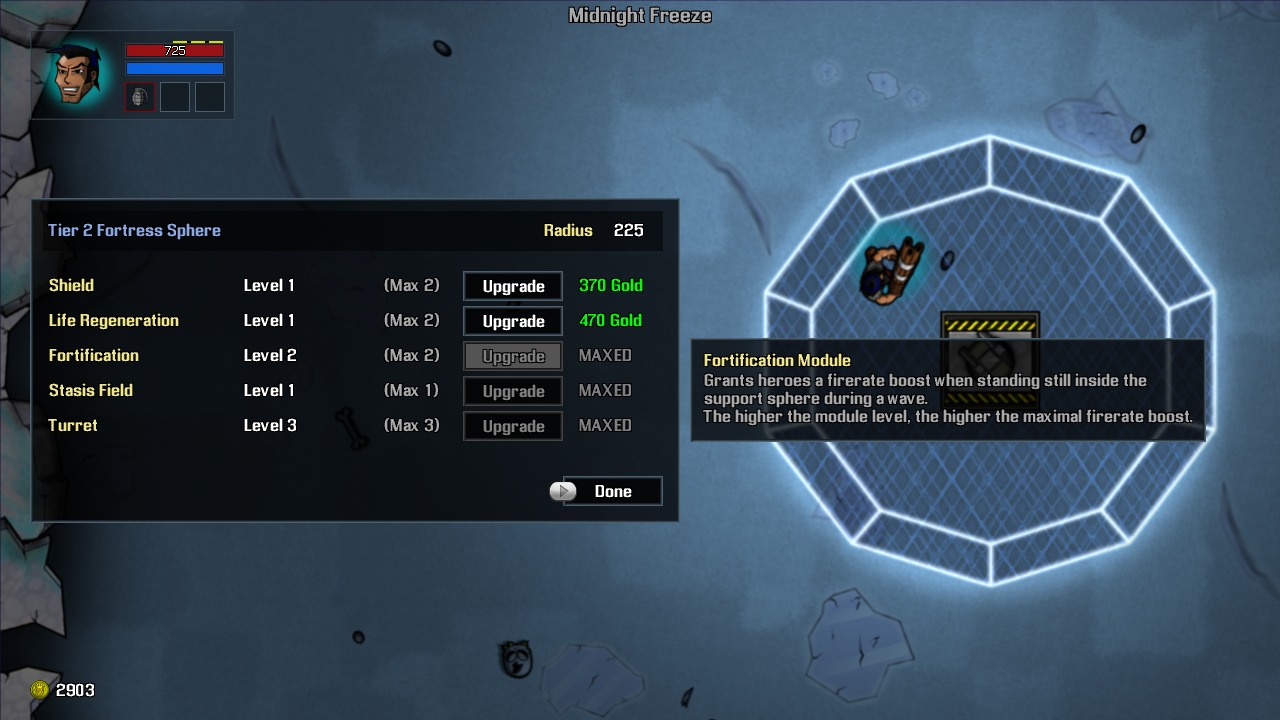This screenshot has width=1280, height=720.
Task: Upgrade the Shield module
Action: tap(512, 286)
